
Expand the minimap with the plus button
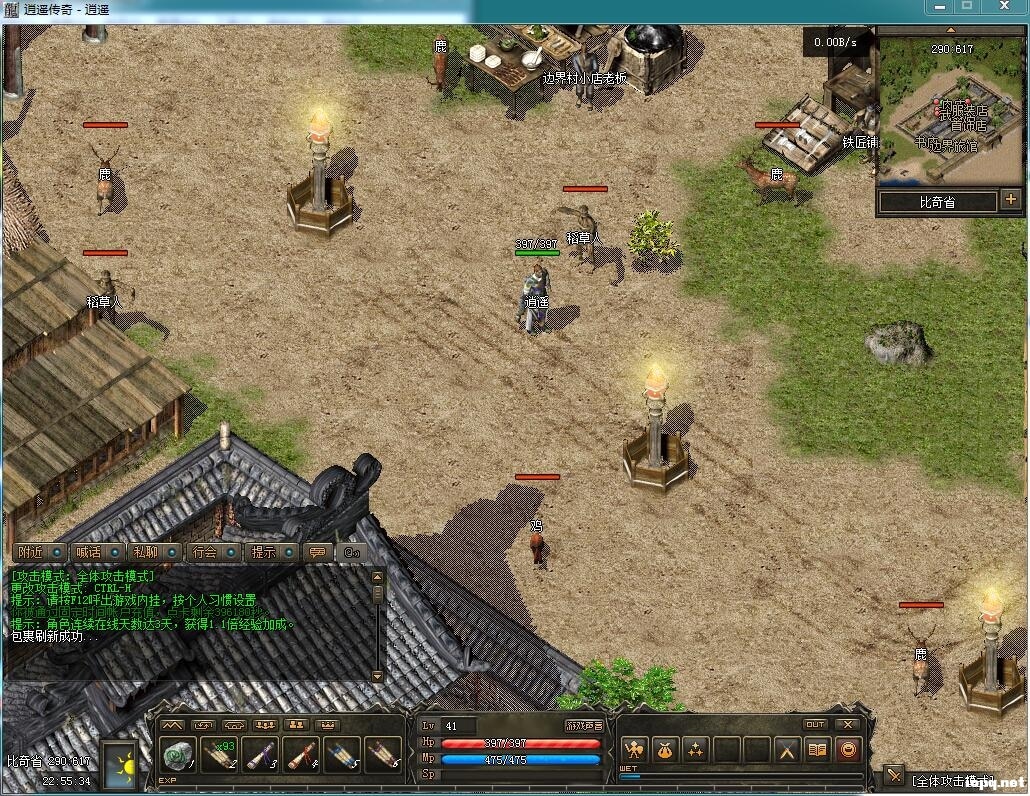pos(1011,200)
